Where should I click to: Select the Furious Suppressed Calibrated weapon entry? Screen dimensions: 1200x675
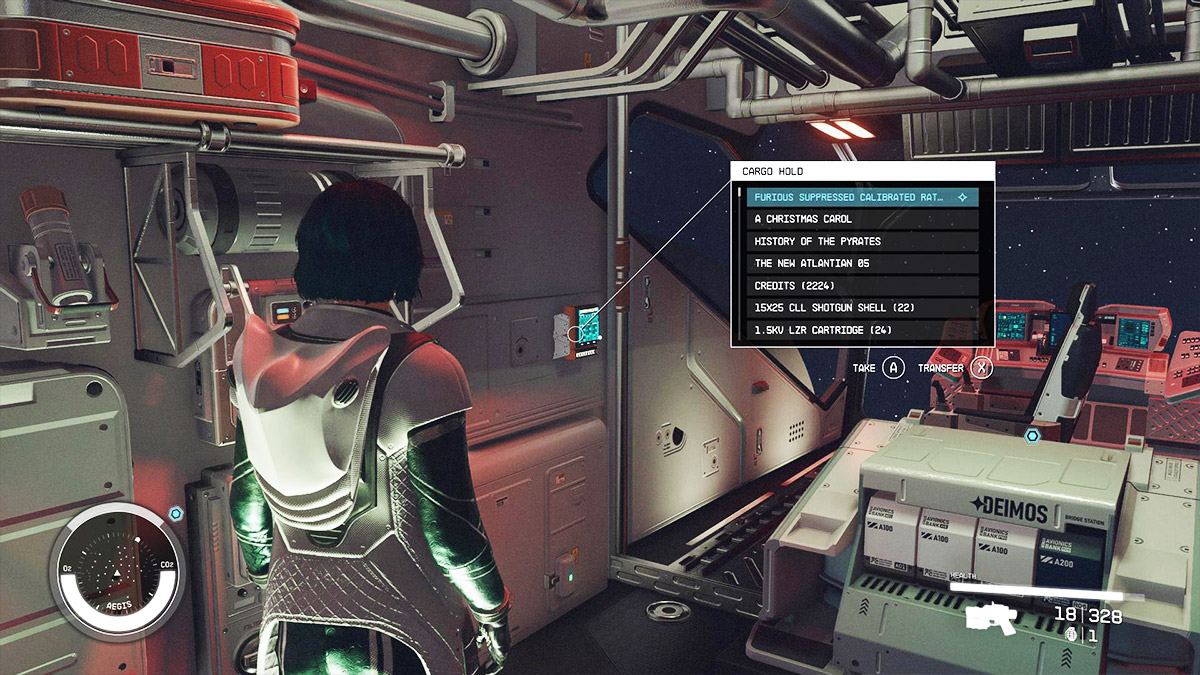[861, 197]
